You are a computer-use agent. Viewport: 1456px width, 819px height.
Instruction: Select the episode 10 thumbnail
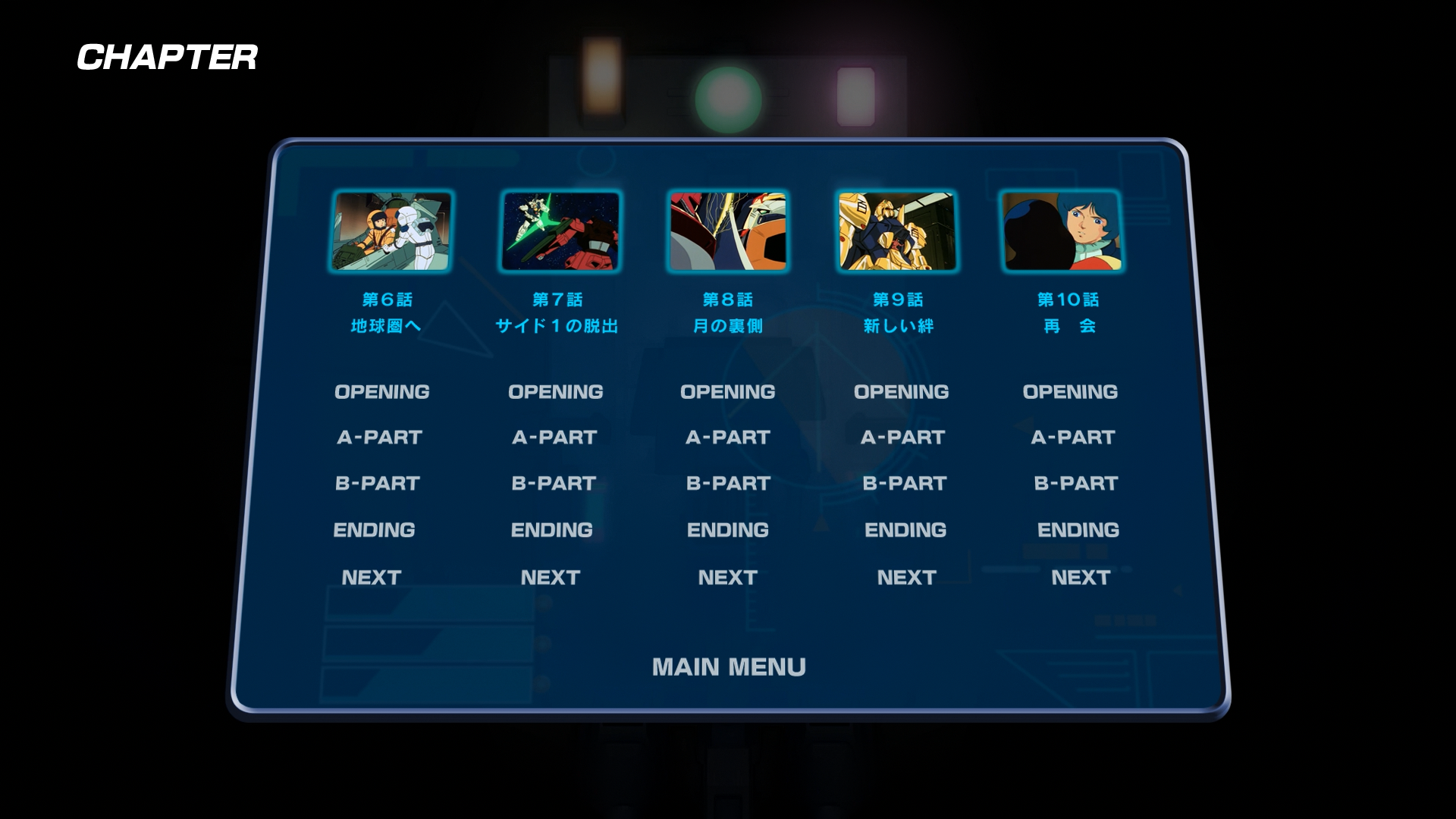(1062, 231)
